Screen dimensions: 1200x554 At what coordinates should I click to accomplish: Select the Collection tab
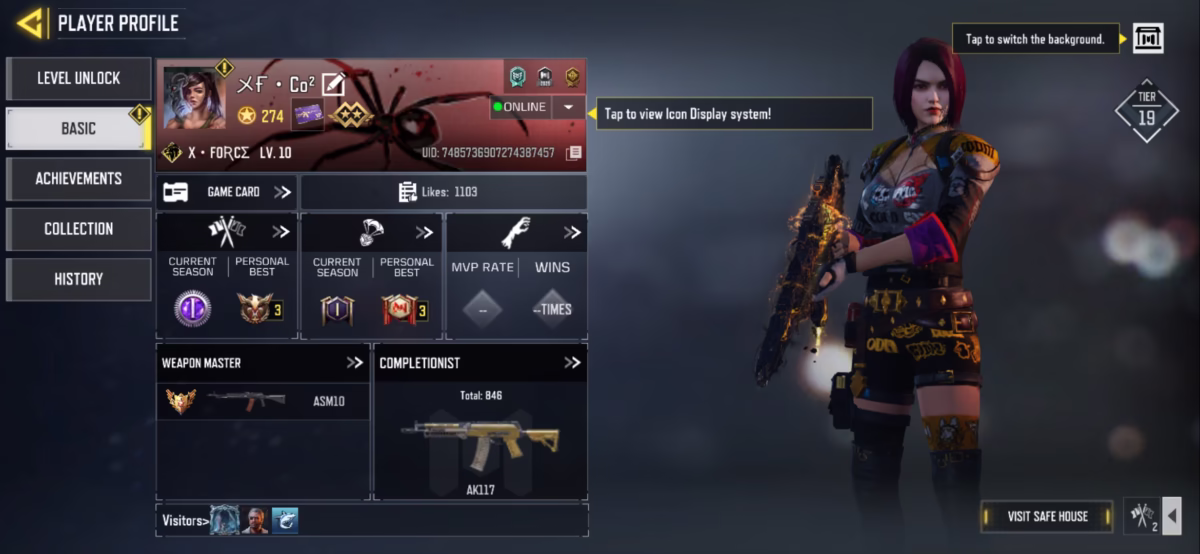79,228
